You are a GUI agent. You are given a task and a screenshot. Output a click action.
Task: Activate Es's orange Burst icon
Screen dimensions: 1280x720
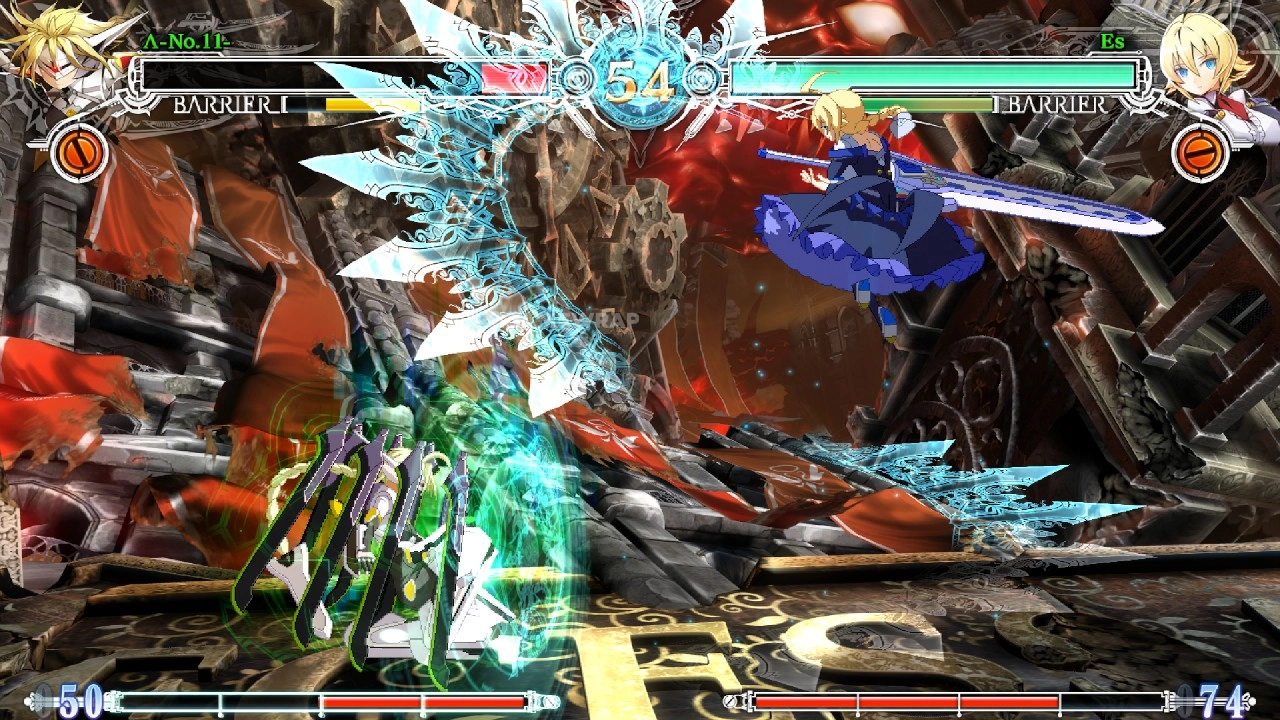click(x=1200, y=152)
